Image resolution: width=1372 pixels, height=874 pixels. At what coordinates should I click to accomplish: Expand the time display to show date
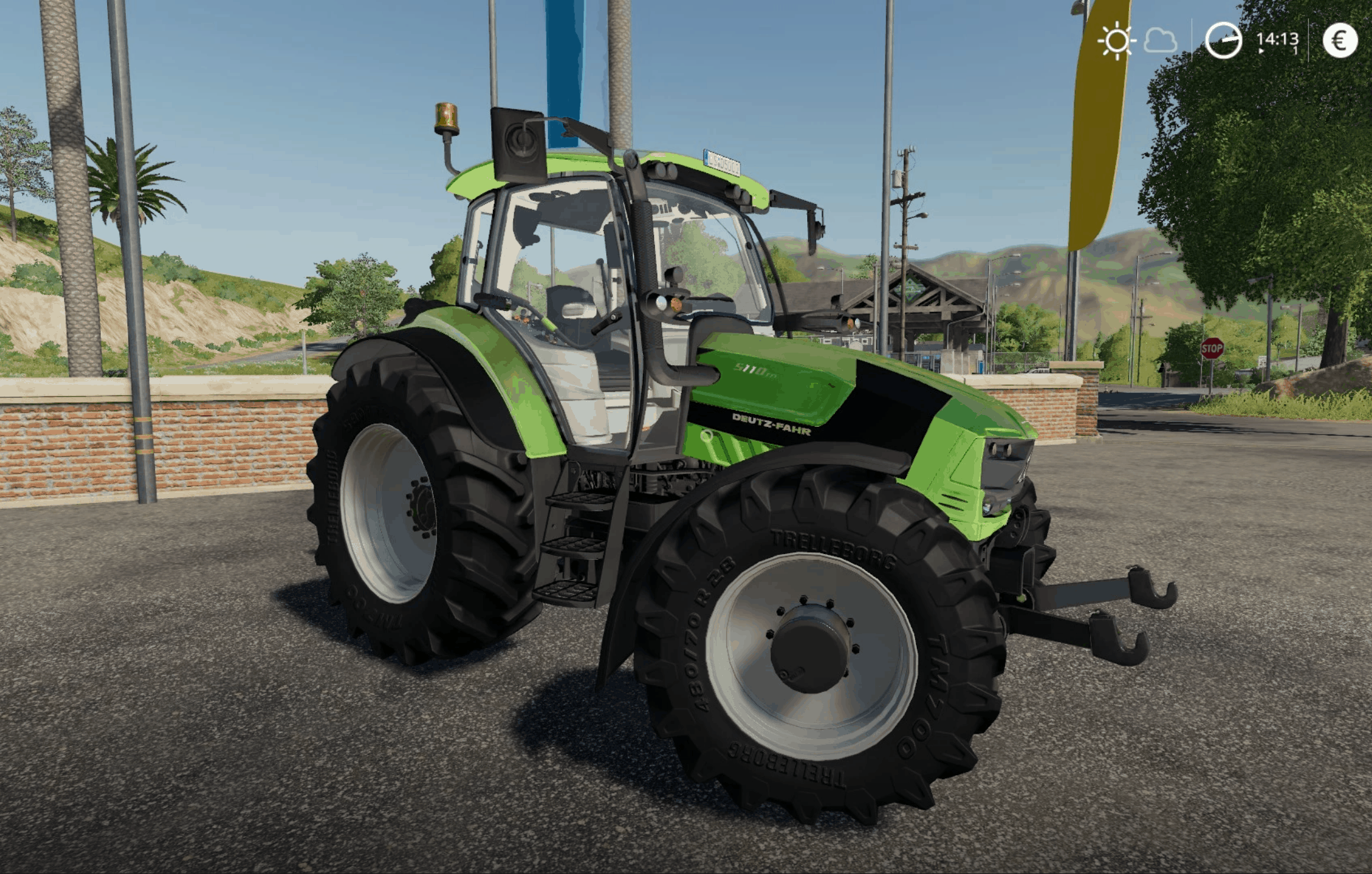tap(1279, 39)
